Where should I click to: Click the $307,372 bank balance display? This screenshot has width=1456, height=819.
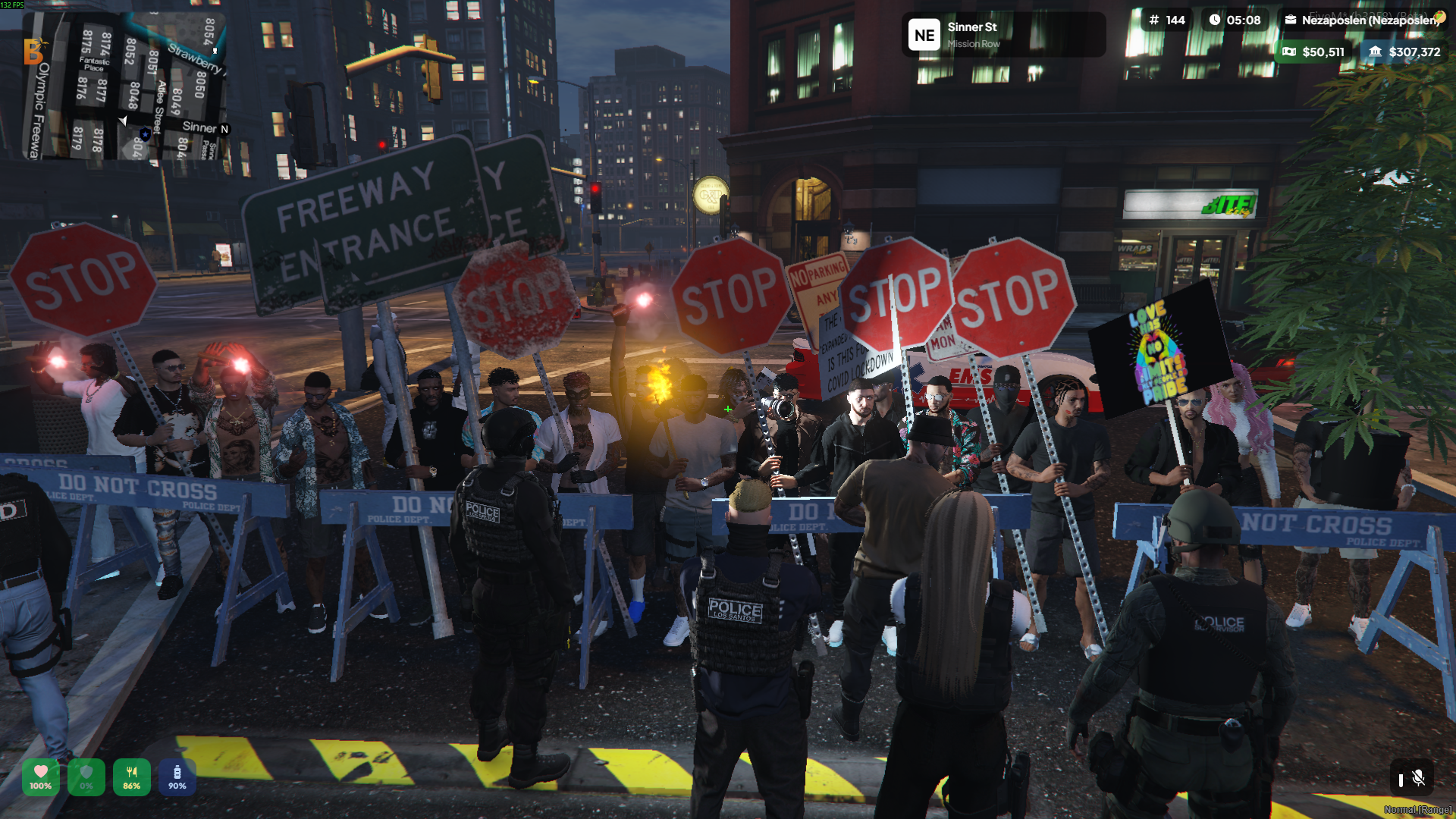click(x=1414, y=52)
